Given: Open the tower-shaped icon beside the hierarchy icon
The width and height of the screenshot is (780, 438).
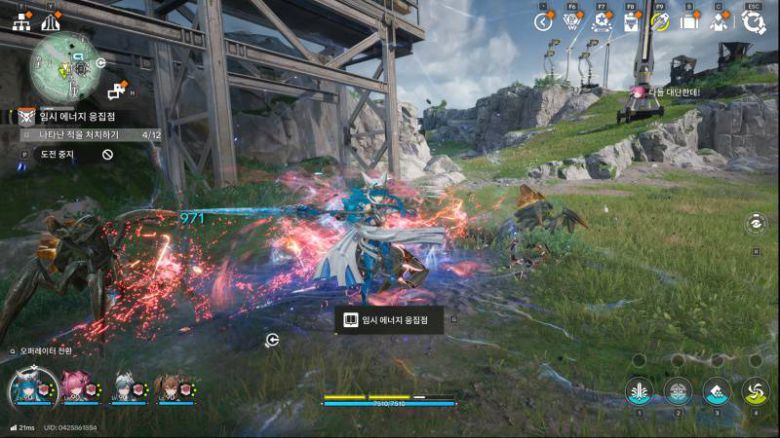Looking at the screenshot, I should (x=50, y=21).
